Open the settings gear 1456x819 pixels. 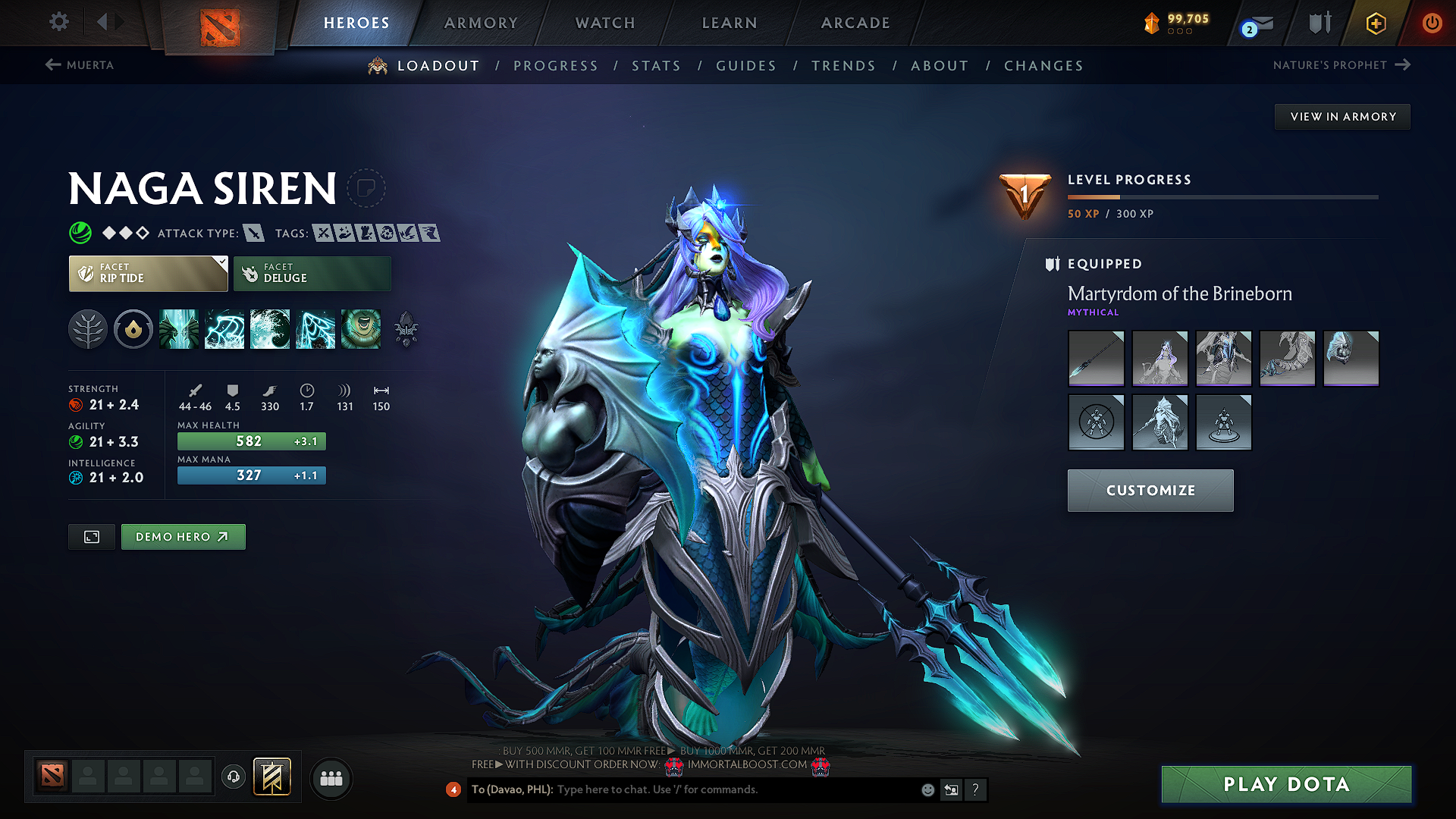[x=58, y=22]
